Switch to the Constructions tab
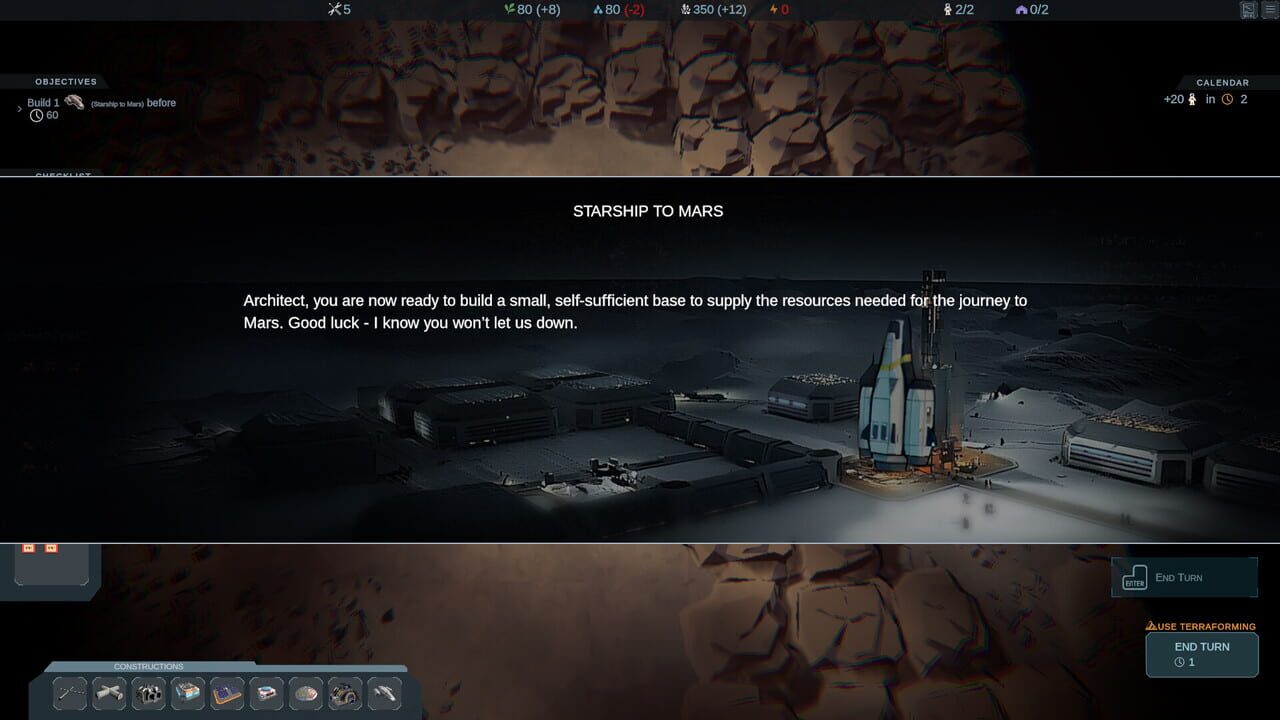Viewport: 1280px width, 720px height. 148,666
